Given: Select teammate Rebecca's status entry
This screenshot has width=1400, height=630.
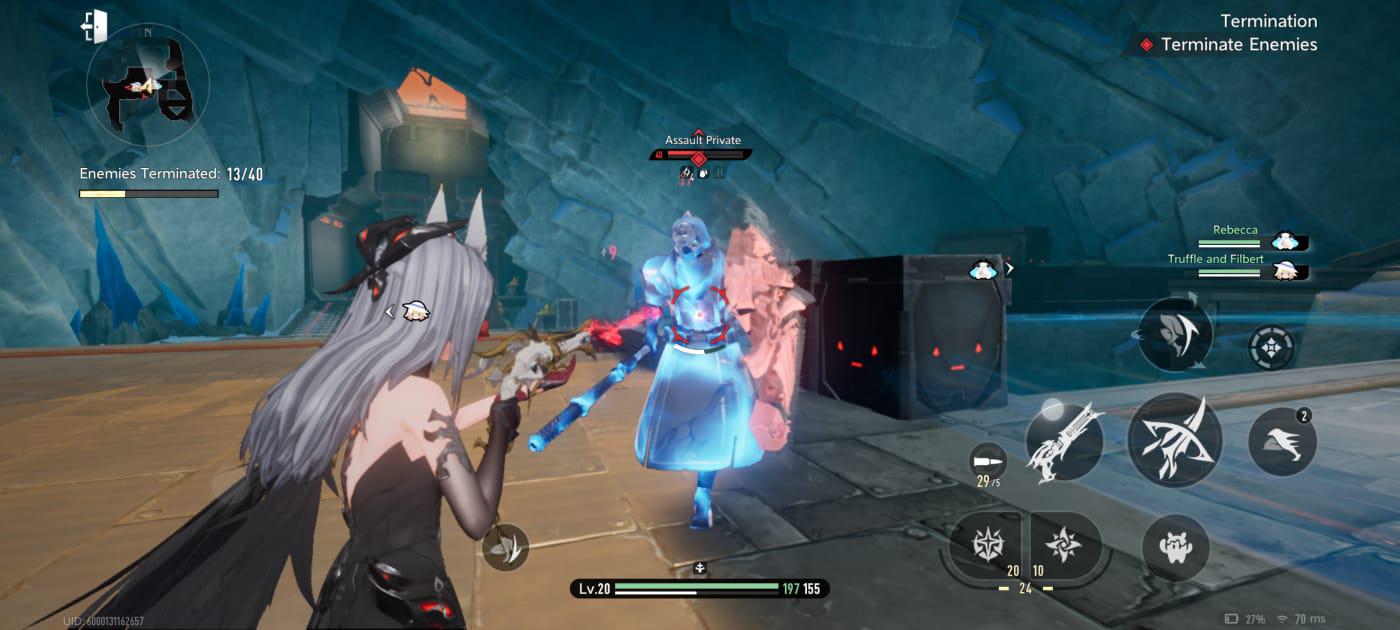Looking at the screenshot, I should coord(1254,237).
